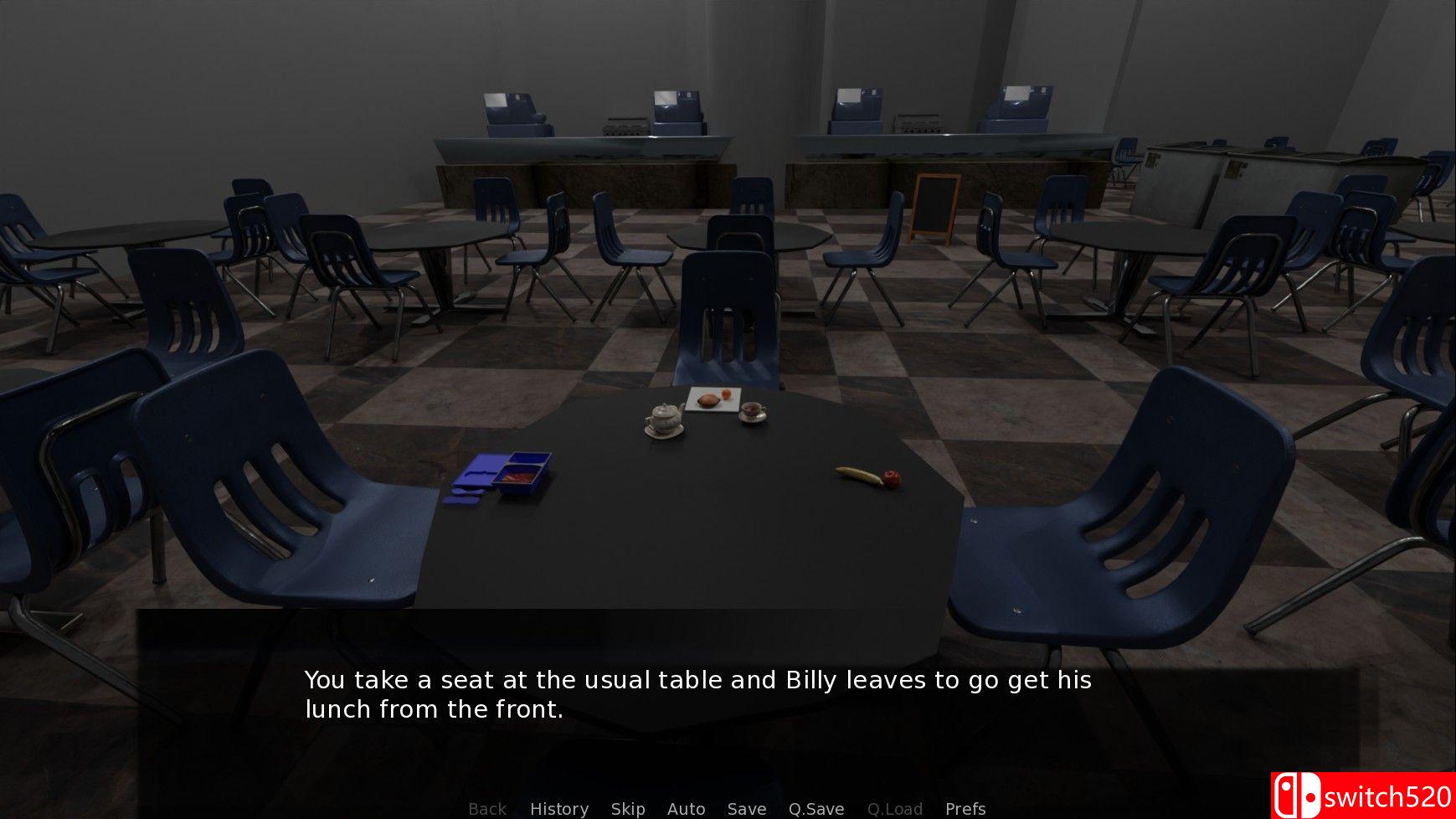Select the banana on the table
1456x819 pixels.
tap(852, 473)
